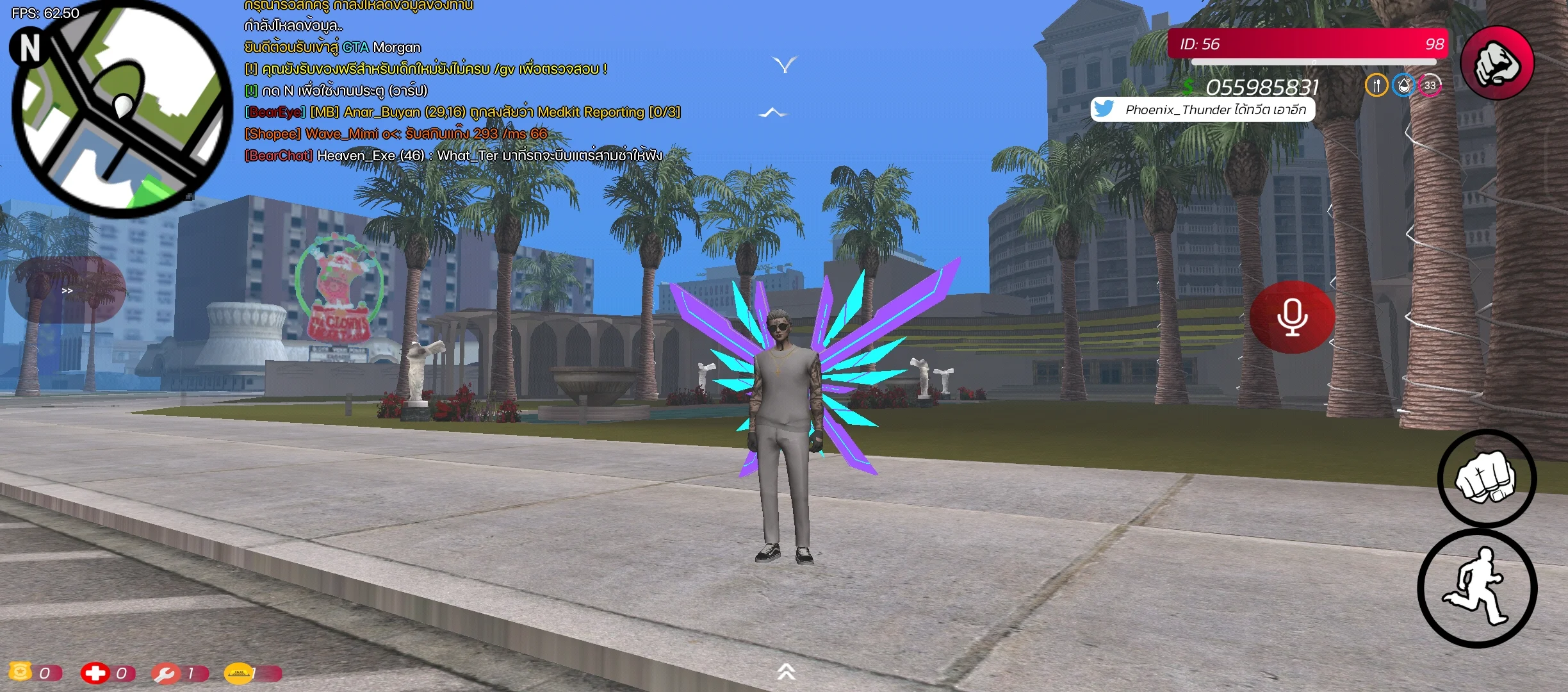Open the Phoenix_Thunder tweet notification
The image size is (1568, 692).
(1203, 110)
